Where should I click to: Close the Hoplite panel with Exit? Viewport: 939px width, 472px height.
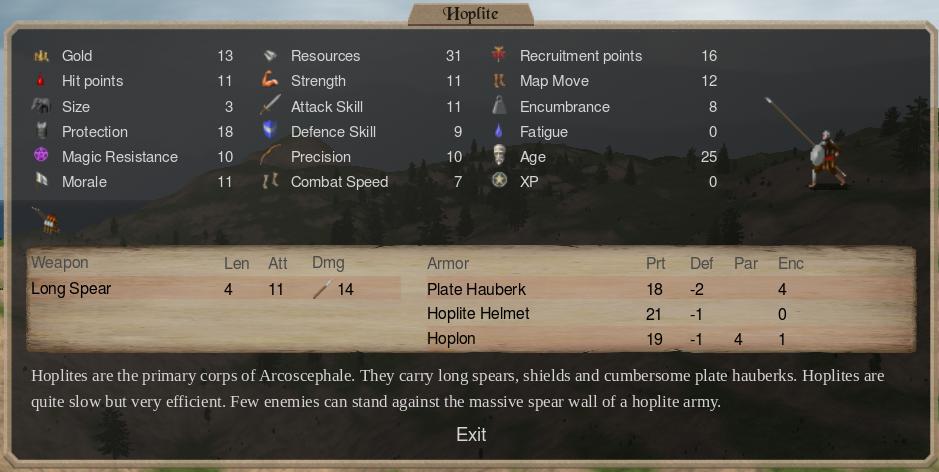(x=470, y=434)
